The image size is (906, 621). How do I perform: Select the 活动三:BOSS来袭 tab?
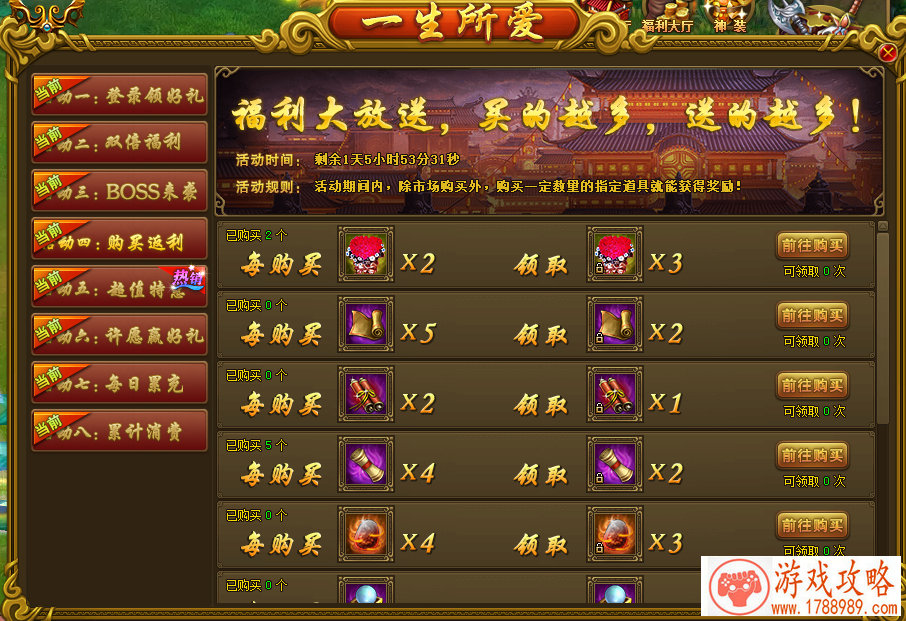coord(120,190)
